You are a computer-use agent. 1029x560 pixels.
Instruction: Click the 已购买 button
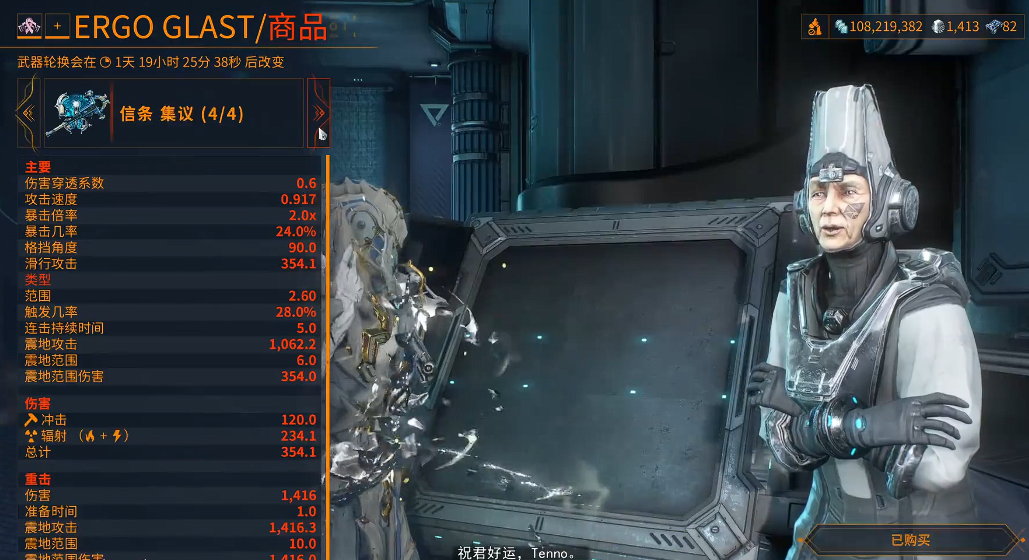(x=909, y=541)
